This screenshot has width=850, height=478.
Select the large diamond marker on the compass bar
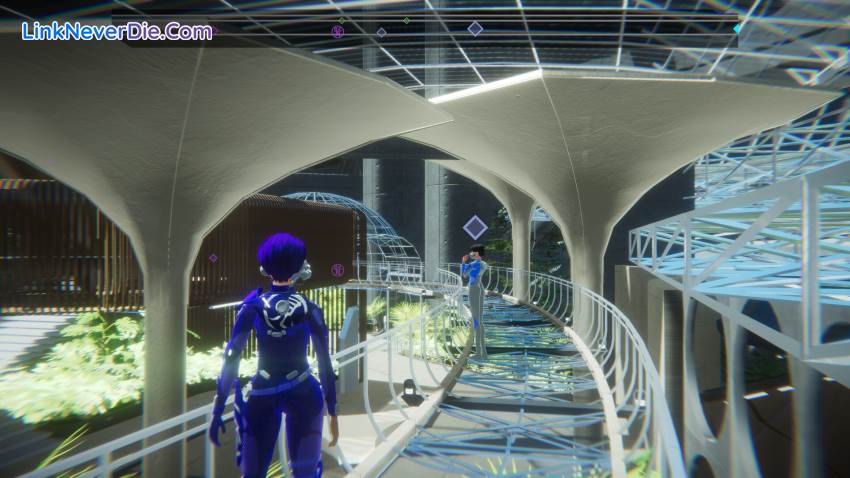pyautogui.click(x=475, y=29)
